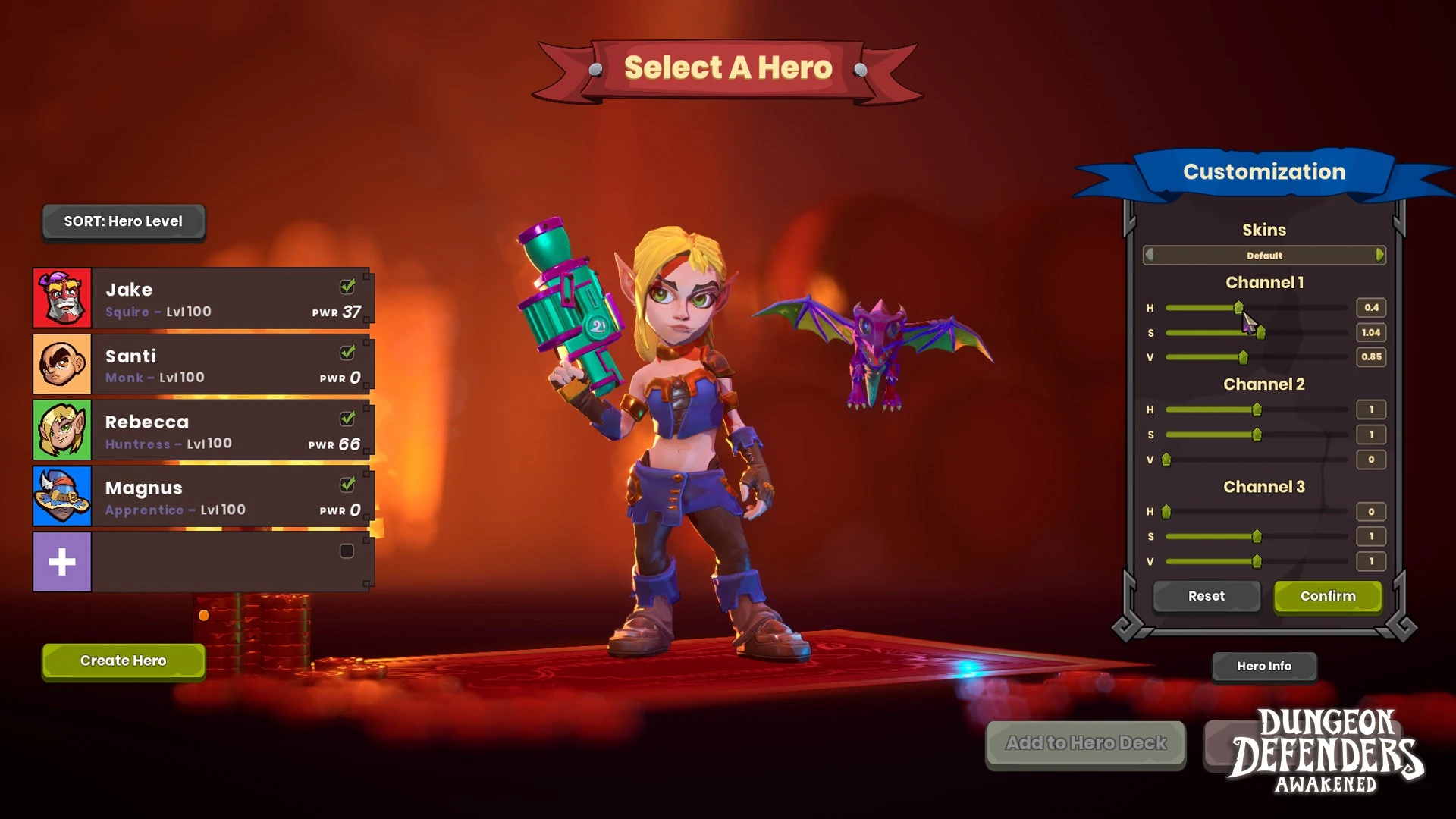Click the Channel 2 hue value box
This screenshot has height=819, width=1456.
coord(1370,409)
